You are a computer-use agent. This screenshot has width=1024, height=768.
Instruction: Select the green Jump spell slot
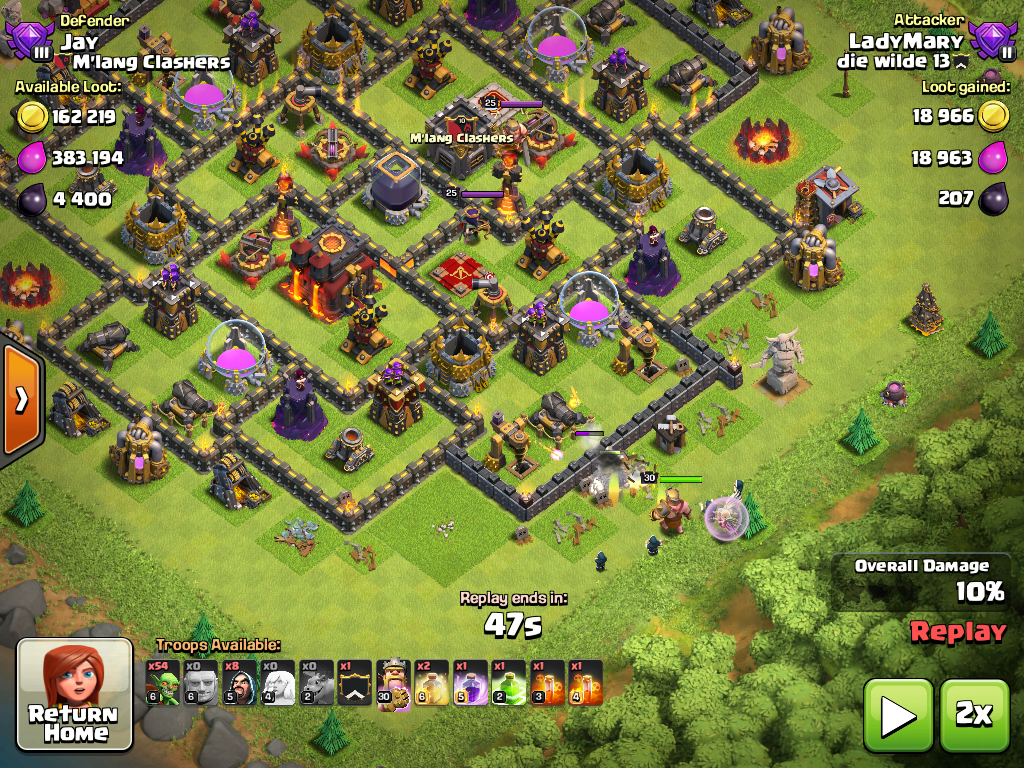[508, 683]
